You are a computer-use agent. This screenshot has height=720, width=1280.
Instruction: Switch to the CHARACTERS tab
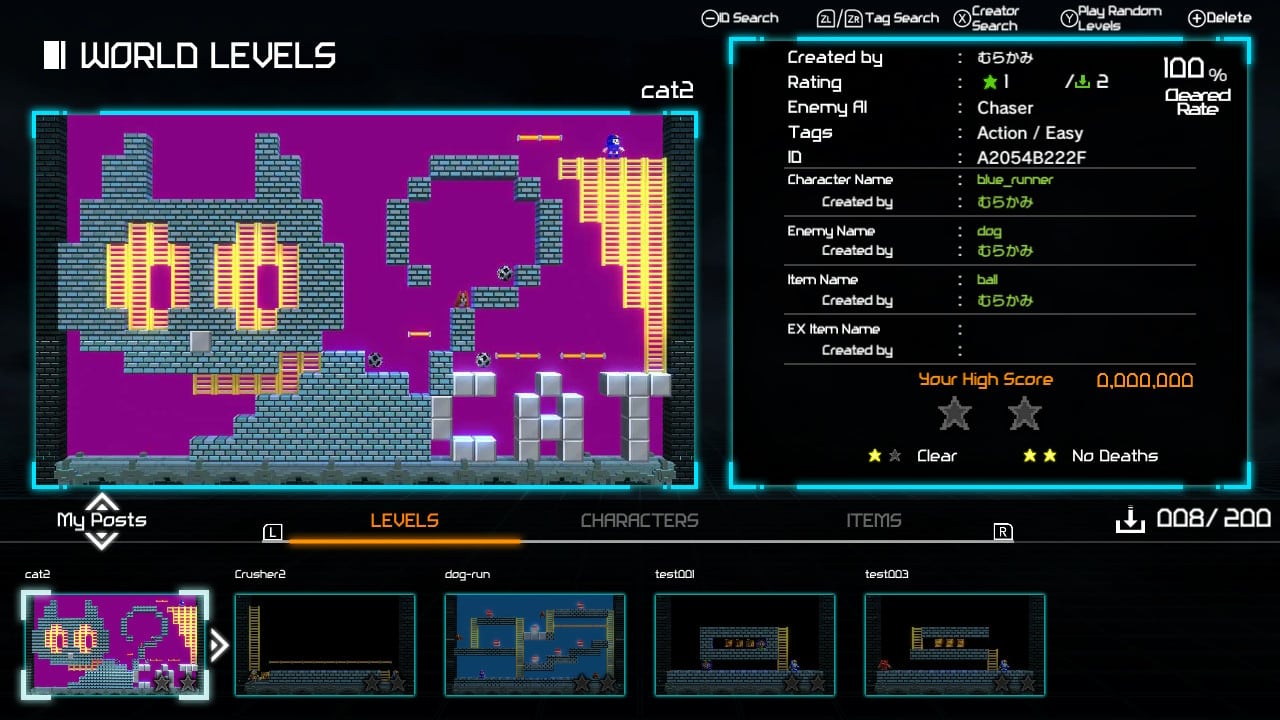tap(640, 520)
